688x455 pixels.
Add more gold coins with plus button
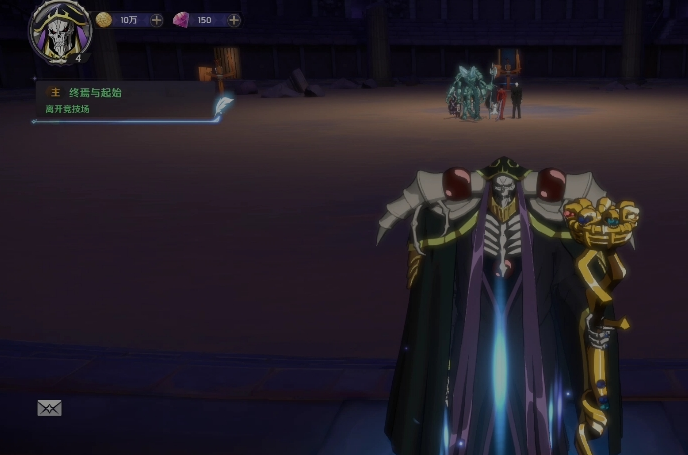click(x=157, y=20)
